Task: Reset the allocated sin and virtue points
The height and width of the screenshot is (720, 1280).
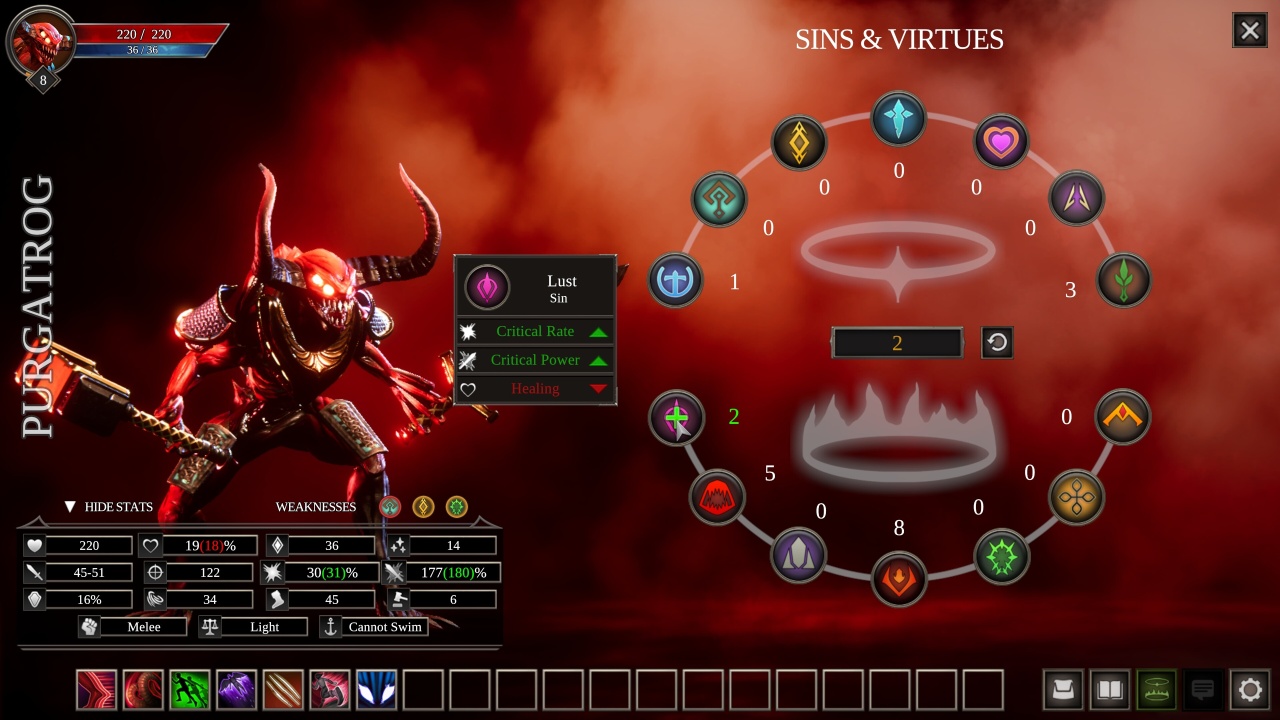Action: tap(997, 343)
